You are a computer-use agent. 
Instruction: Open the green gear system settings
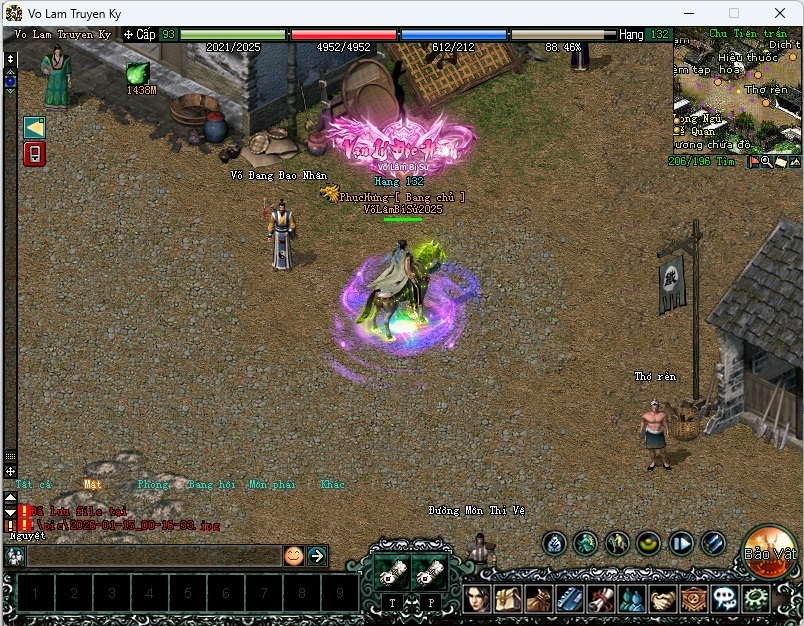[756, 599]
